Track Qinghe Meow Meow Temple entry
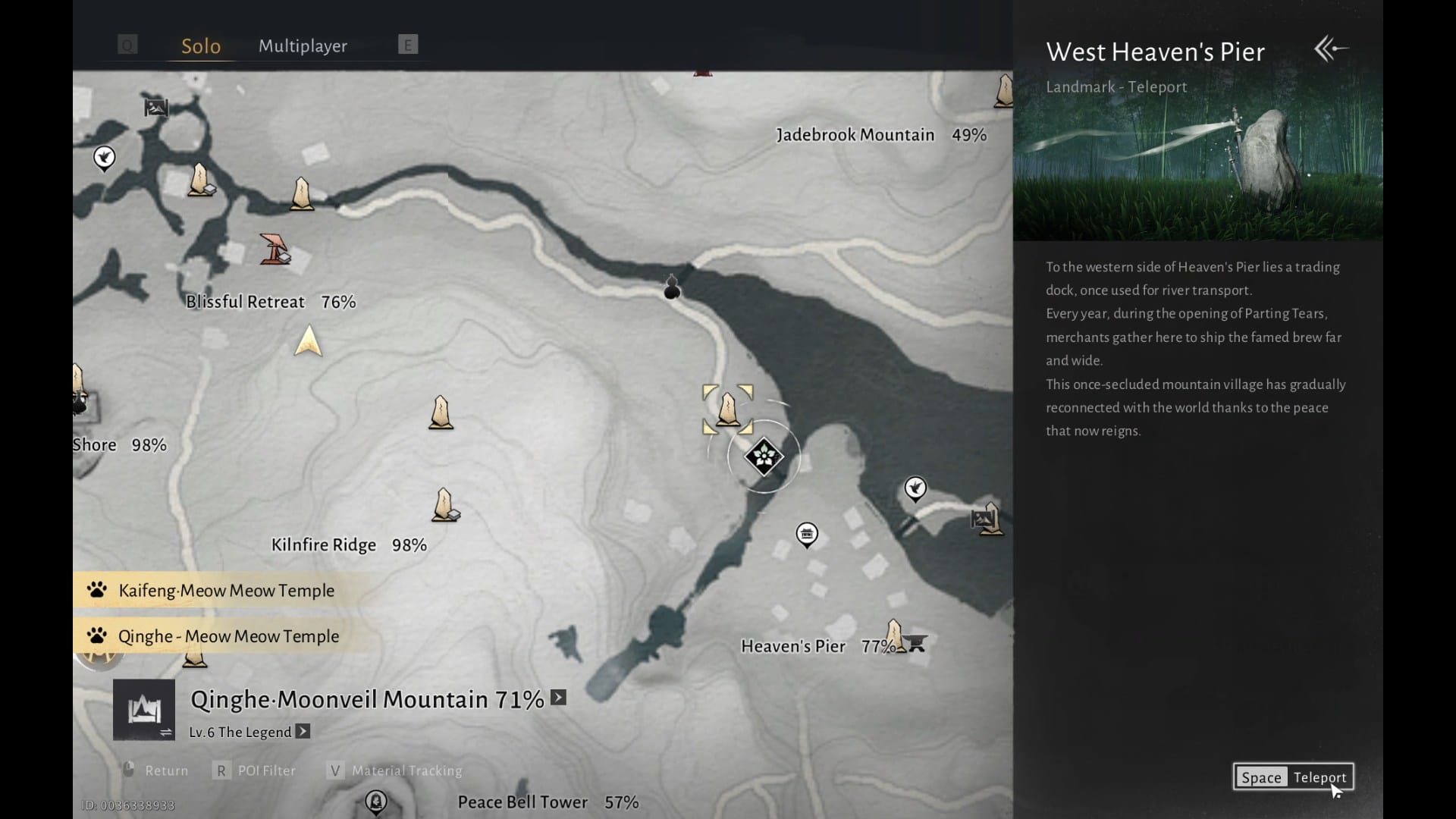 click(x=228, y=636)
